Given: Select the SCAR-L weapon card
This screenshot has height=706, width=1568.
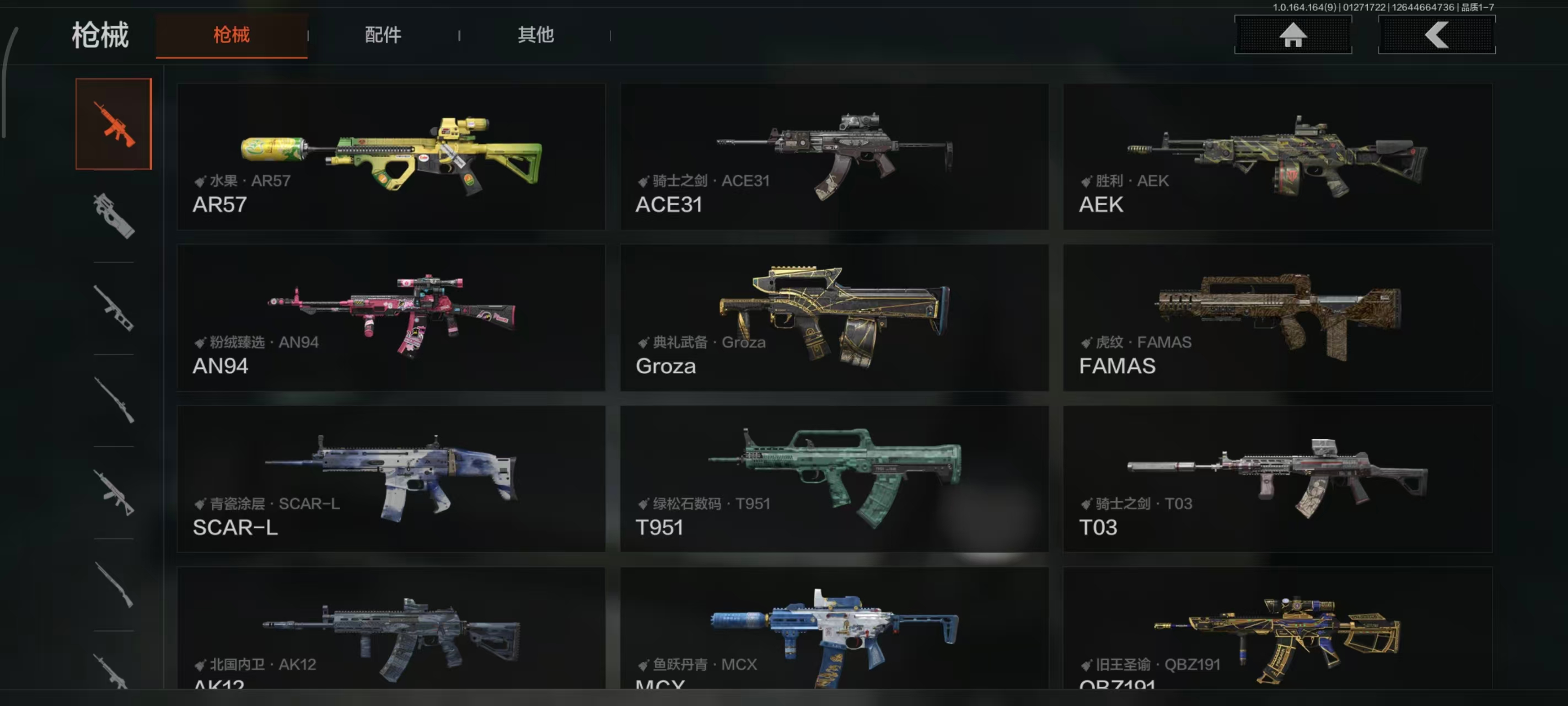Looking at the screenshot, I should (391, 479).
